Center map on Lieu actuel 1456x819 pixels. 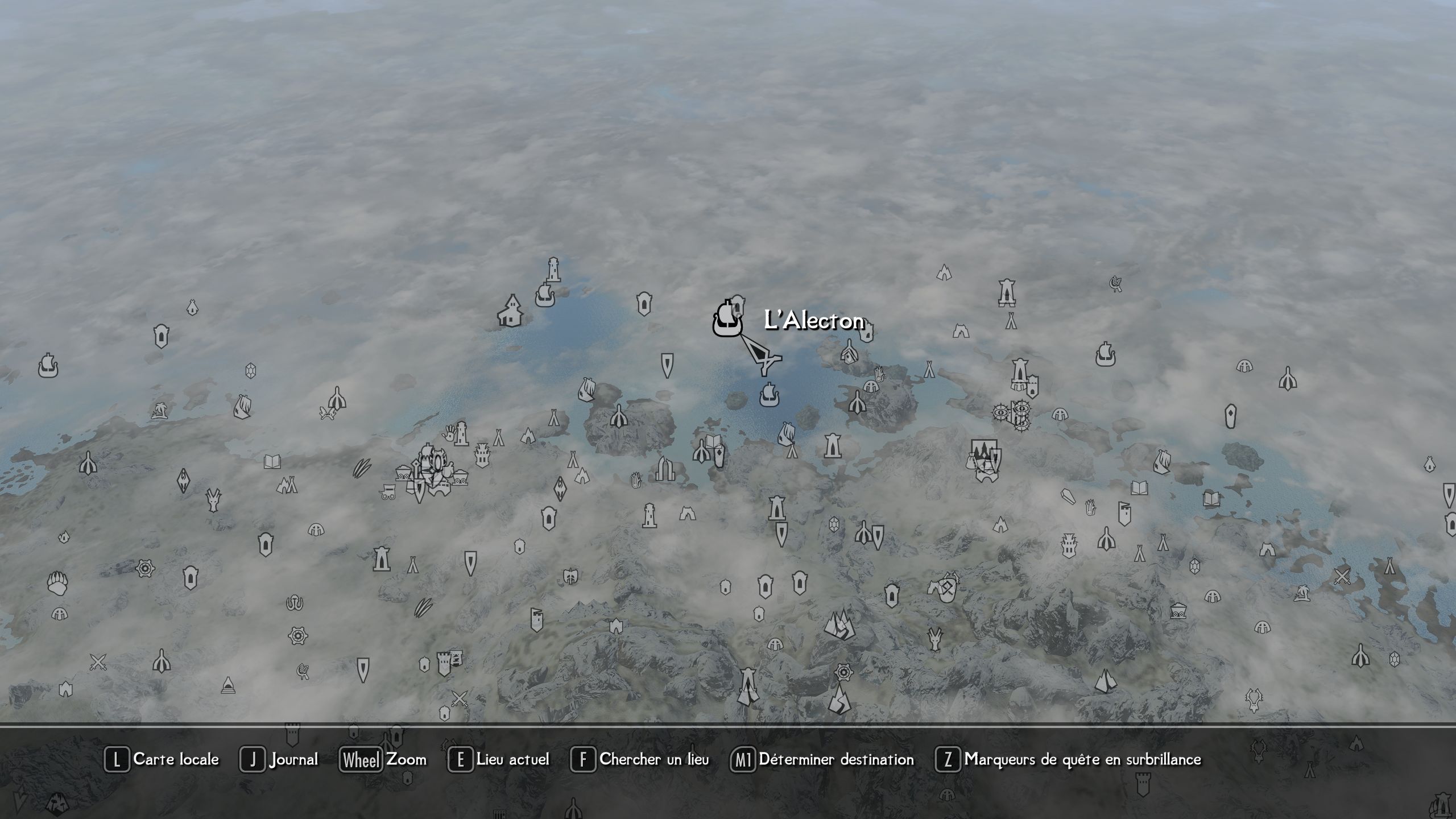click(499, 760)
